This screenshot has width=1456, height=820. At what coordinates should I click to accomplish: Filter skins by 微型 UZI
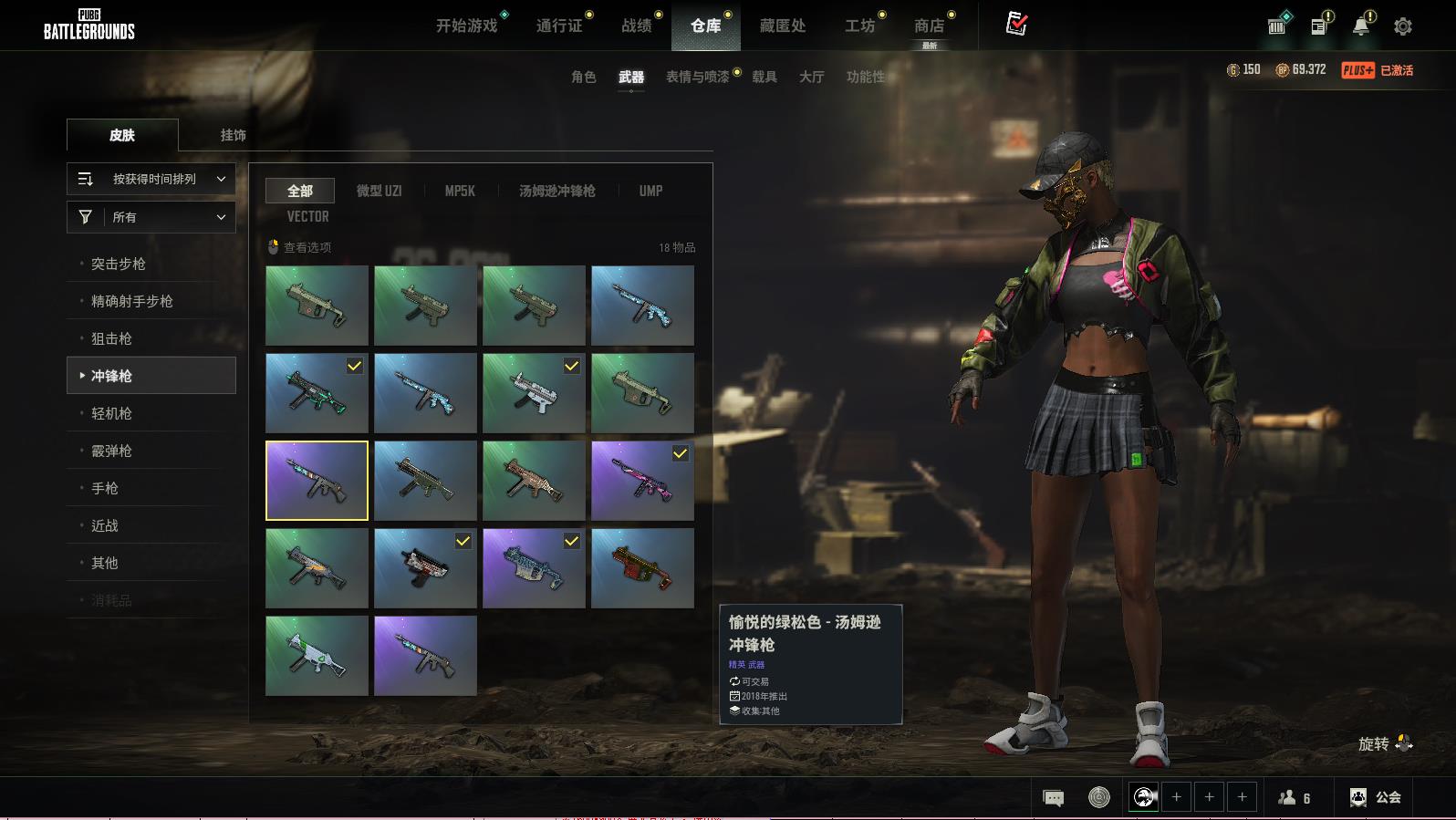point(379,191)
